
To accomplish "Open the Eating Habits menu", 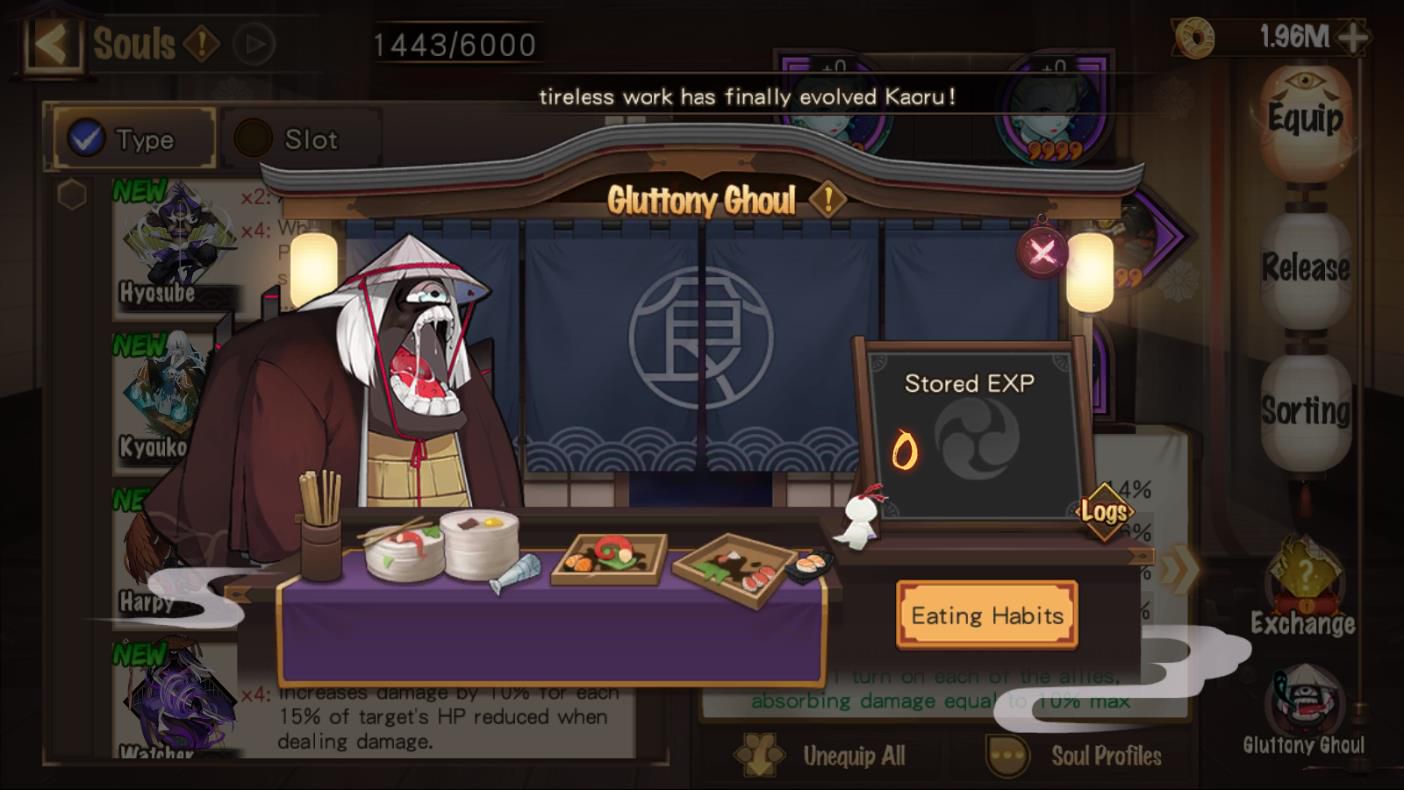I will click(987, 615).
